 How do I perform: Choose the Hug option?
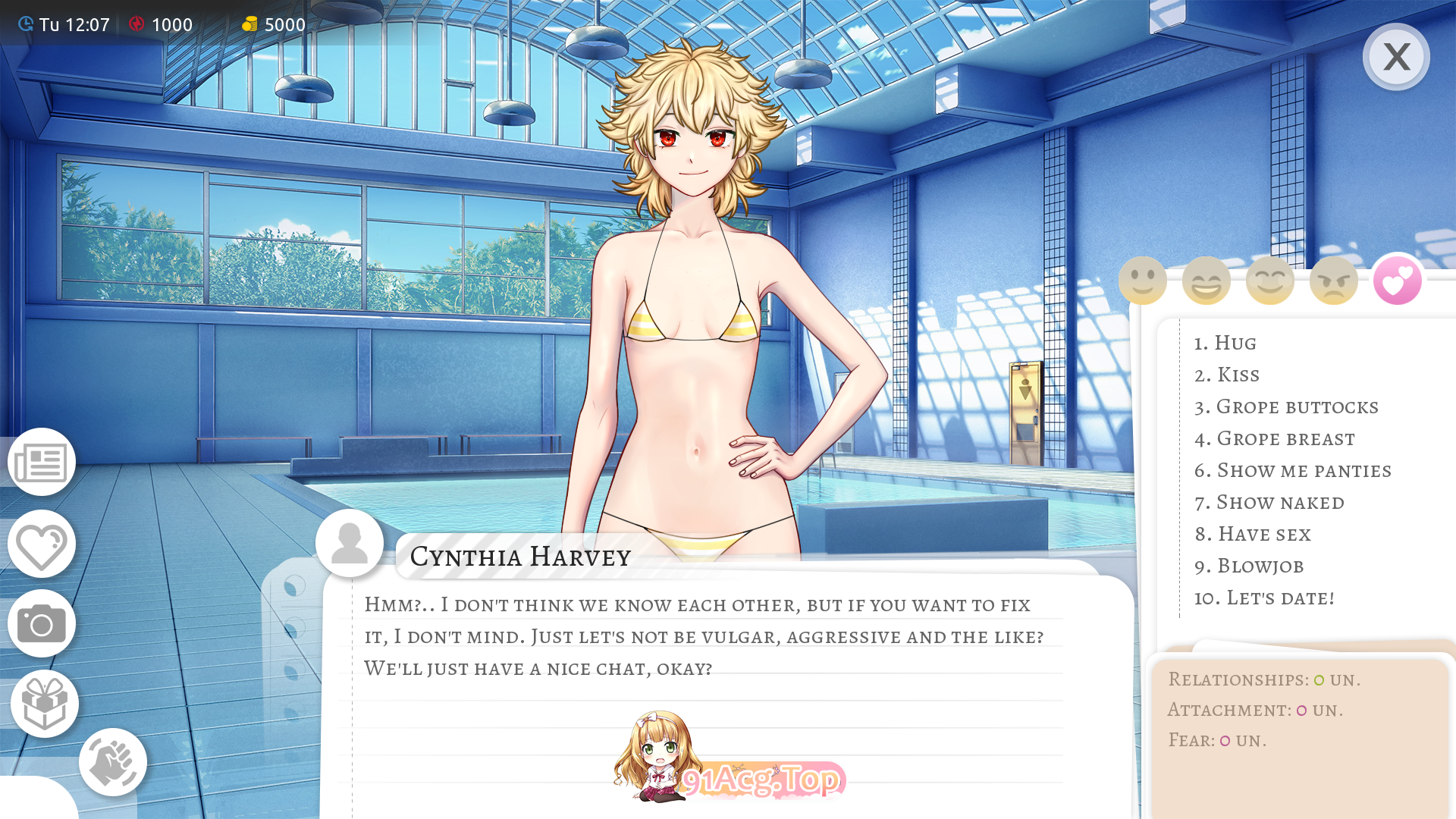click(x=1225, y=343)
